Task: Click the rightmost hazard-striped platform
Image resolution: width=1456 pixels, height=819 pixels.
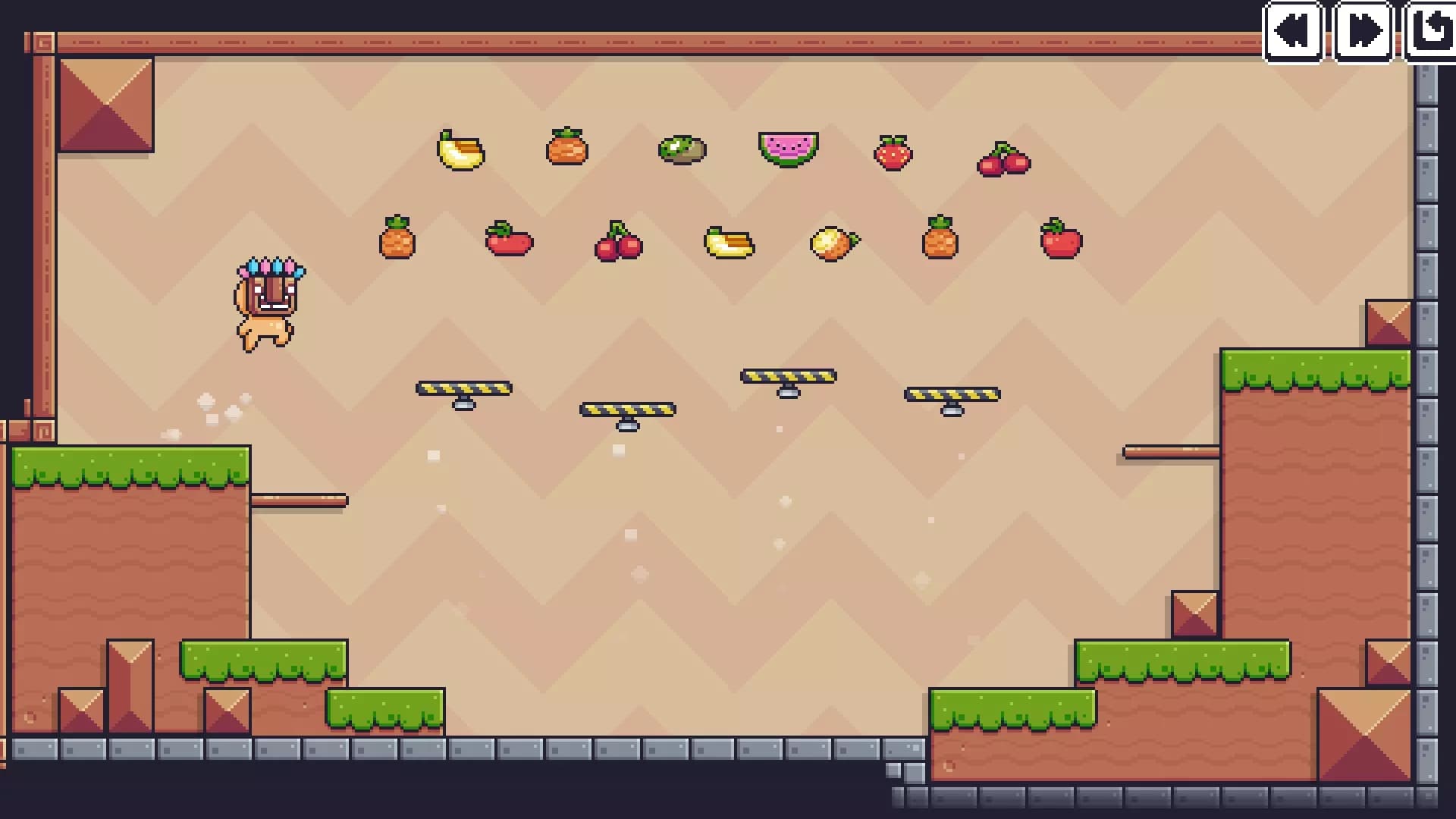Action: [952, 394]
